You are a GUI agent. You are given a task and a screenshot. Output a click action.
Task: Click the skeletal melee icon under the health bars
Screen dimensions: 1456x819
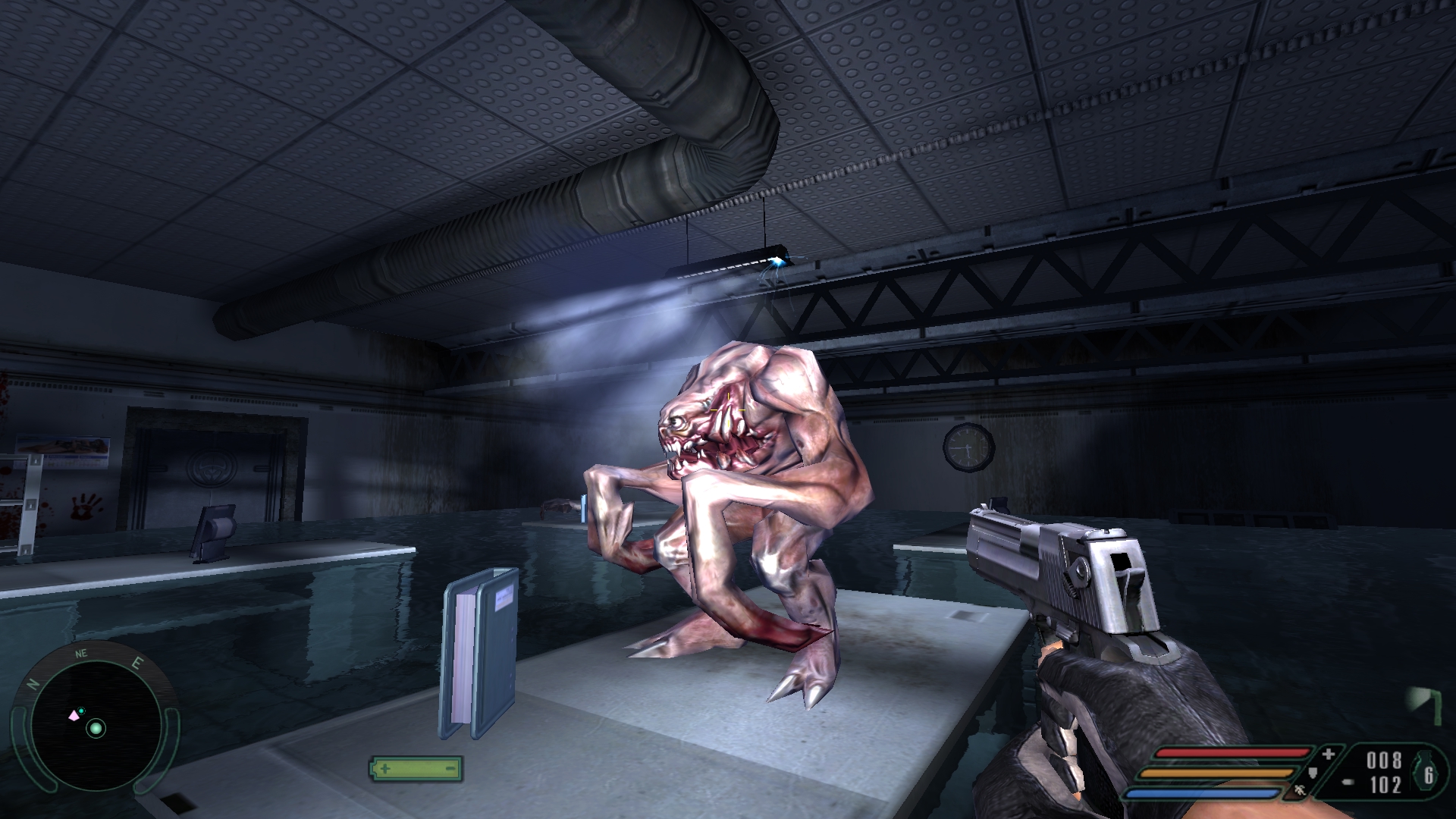pyautogui.click(x=1299, y=791)
